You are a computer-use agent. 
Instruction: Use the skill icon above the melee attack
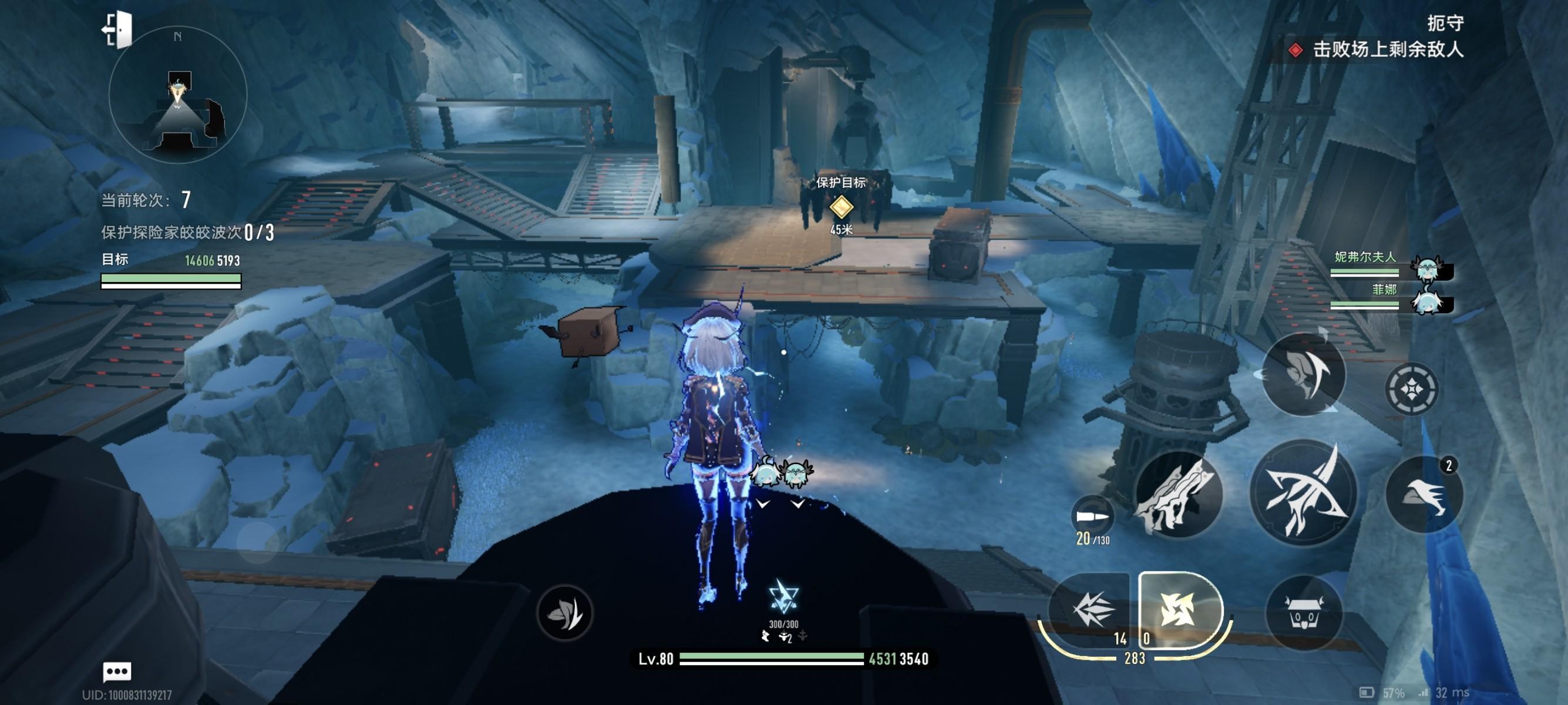click(1303, 372)
